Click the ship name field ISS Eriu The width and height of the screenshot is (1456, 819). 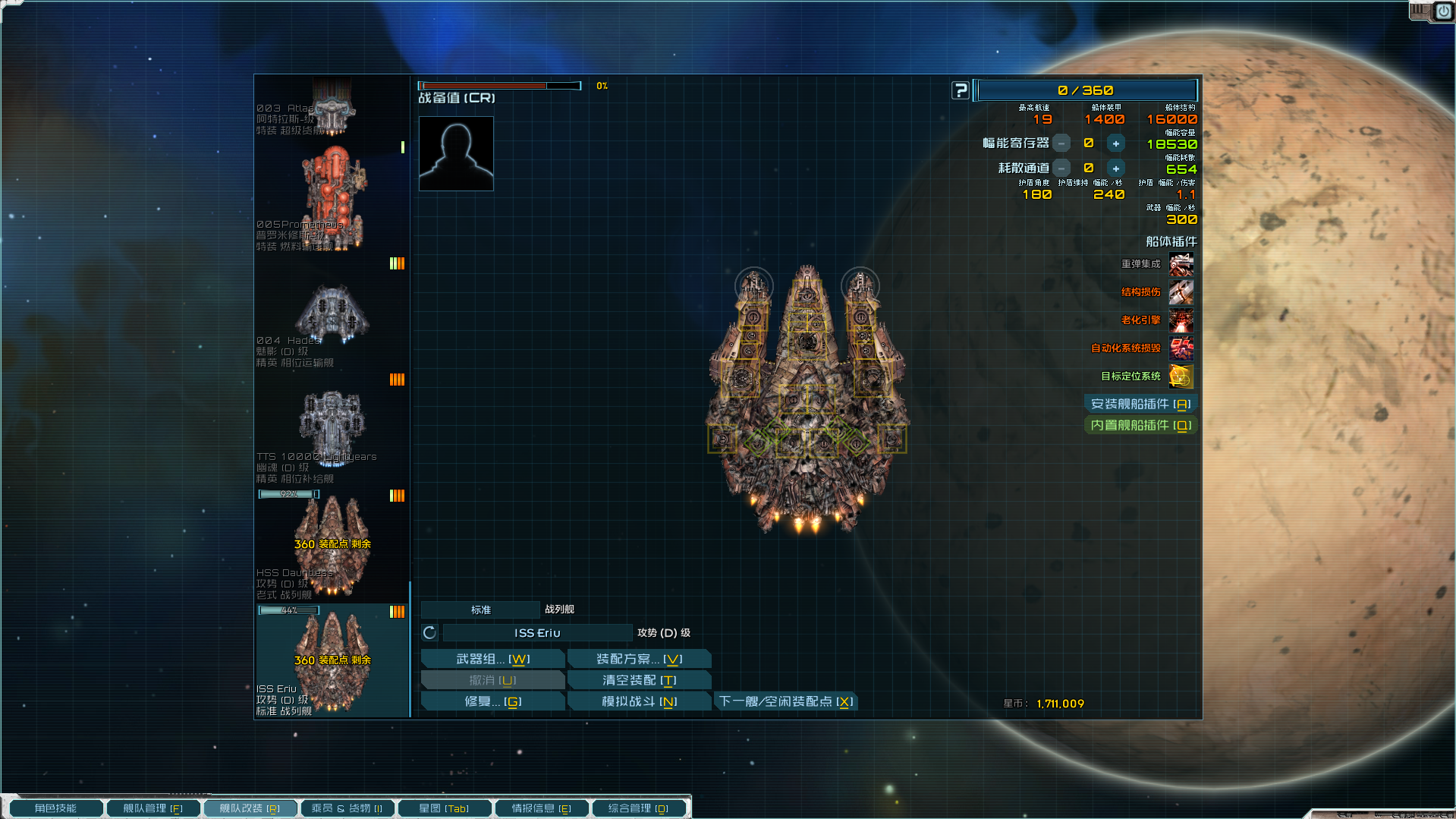click(537, 633)
